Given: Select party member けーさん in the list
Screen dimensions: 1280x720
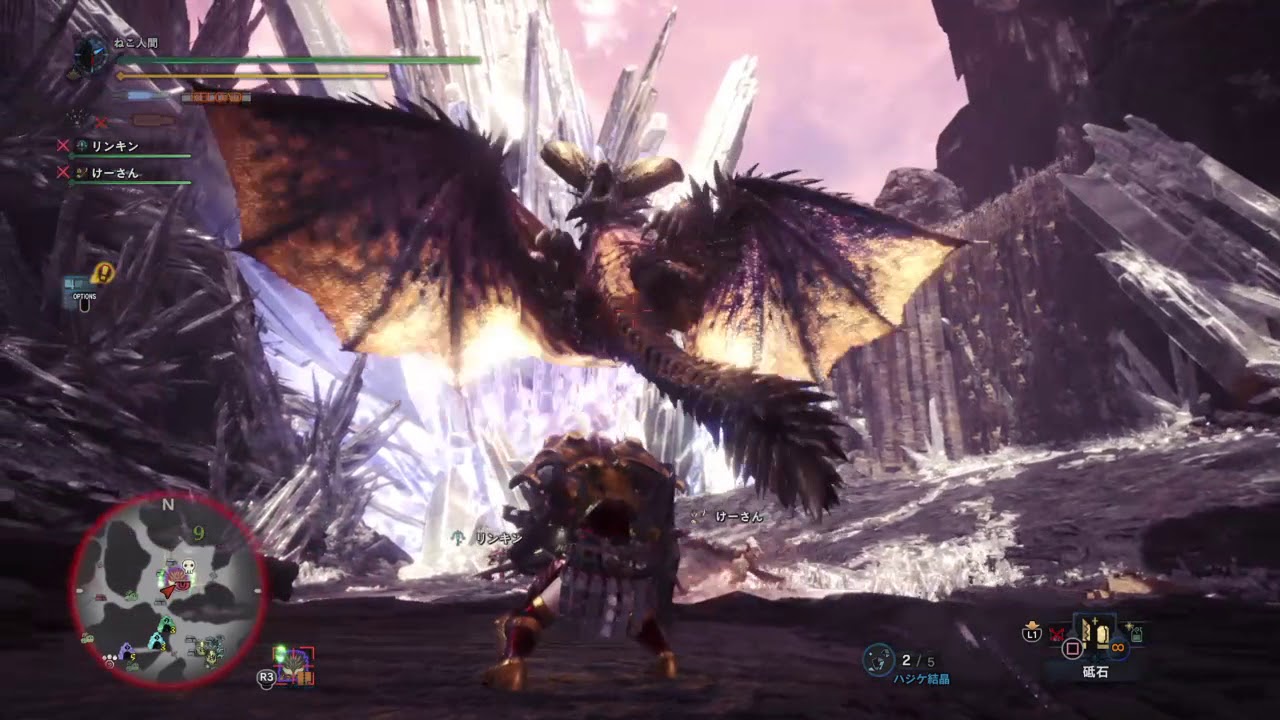Looking at the screenshot, I should coord(114,173).
